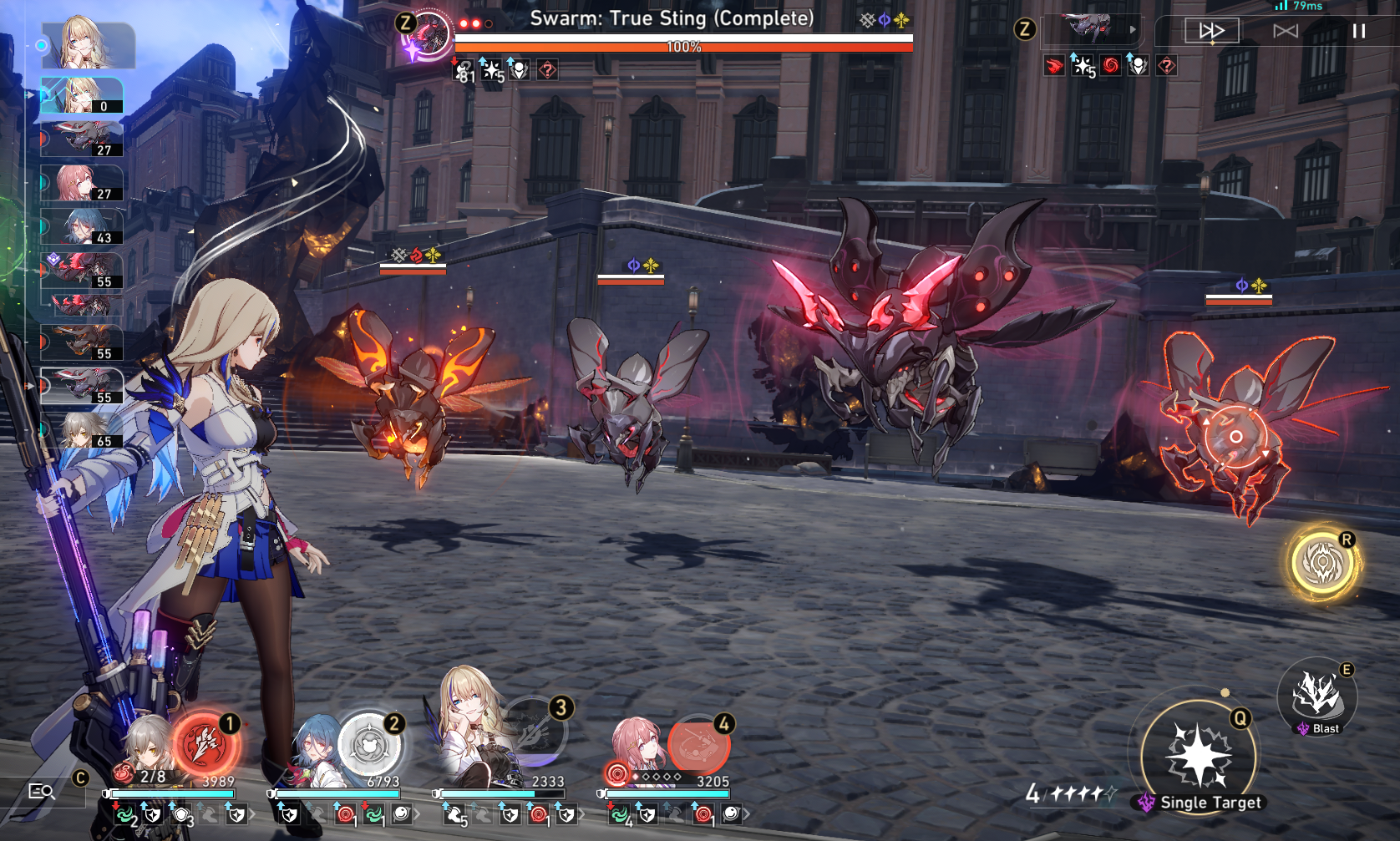Toggle the double-speed battle button
Screen dimensions: 1400x841
click(1211, 31)
